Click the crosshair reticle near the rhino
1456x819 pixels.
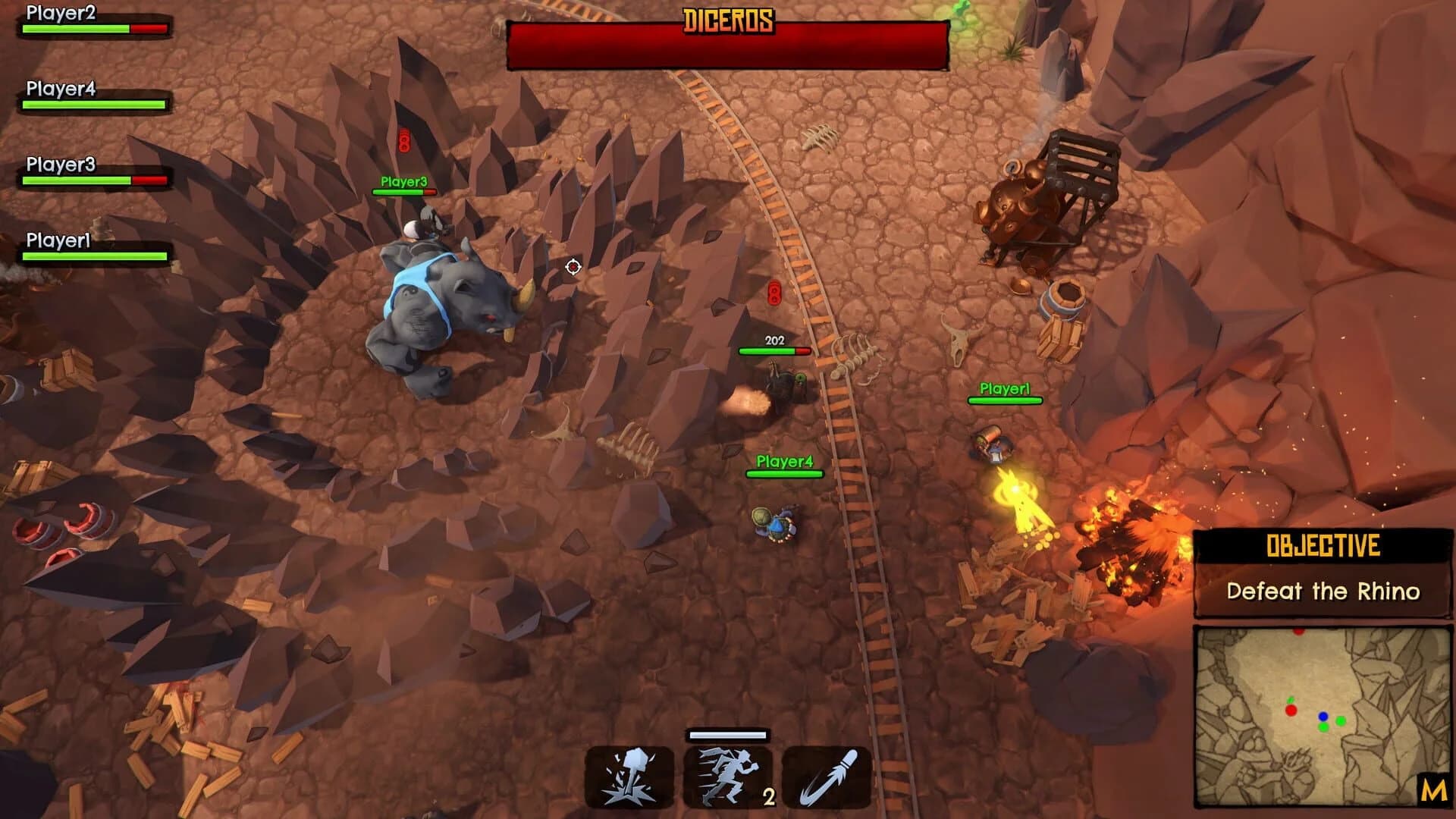[573, 266]
